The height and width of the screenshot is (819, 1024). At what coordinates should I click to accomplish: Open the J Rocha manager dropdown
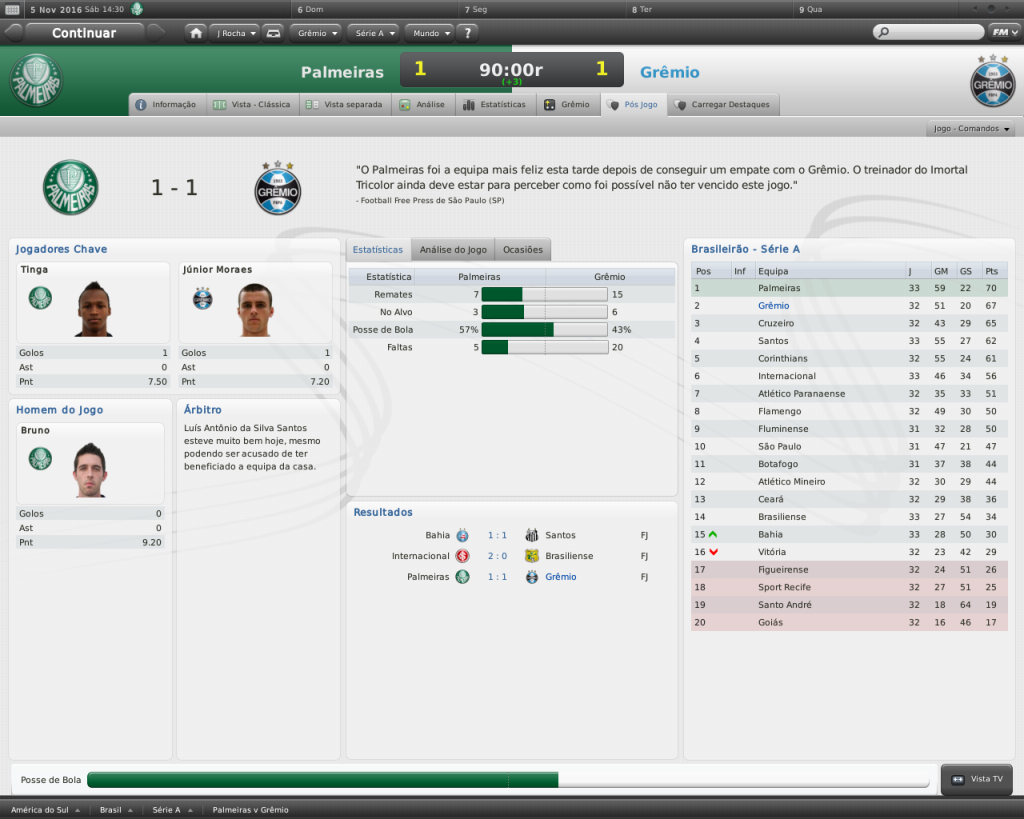click(236, 33)
